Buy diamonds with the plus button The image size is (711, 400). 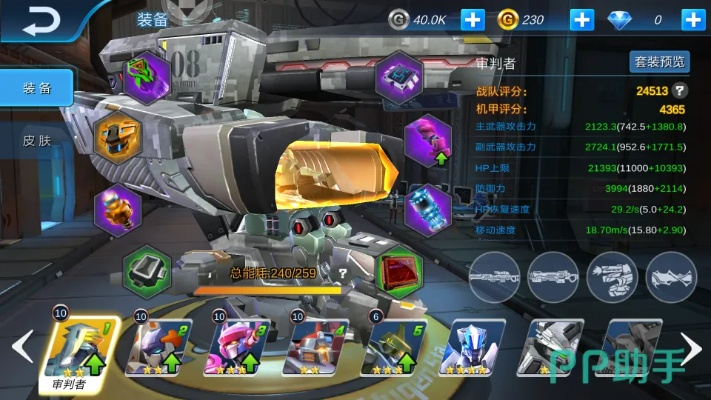691,19
